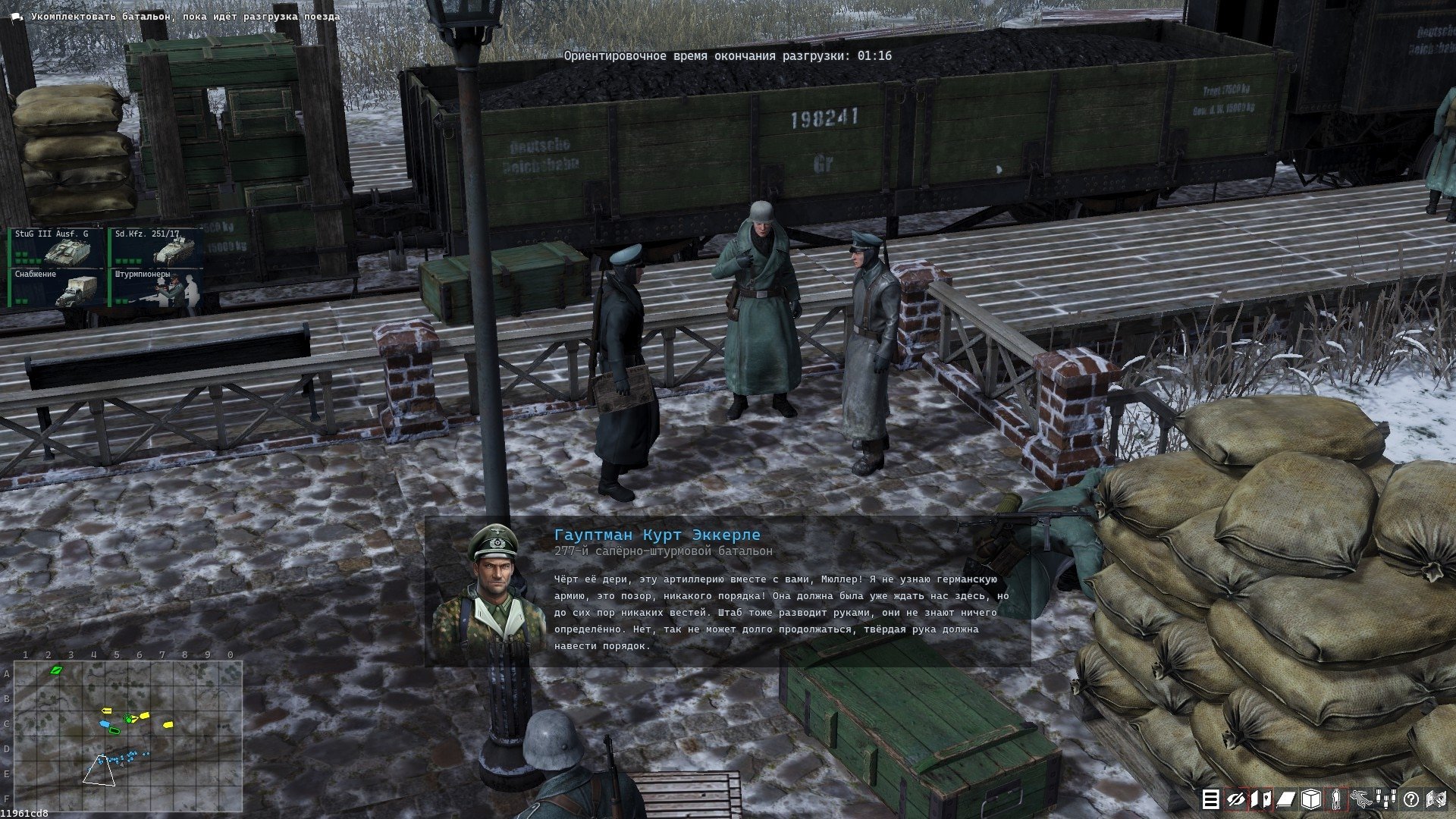1456x819 pixels.
Task: Click the three bombs icon
Action: [x=1386, y=799]
